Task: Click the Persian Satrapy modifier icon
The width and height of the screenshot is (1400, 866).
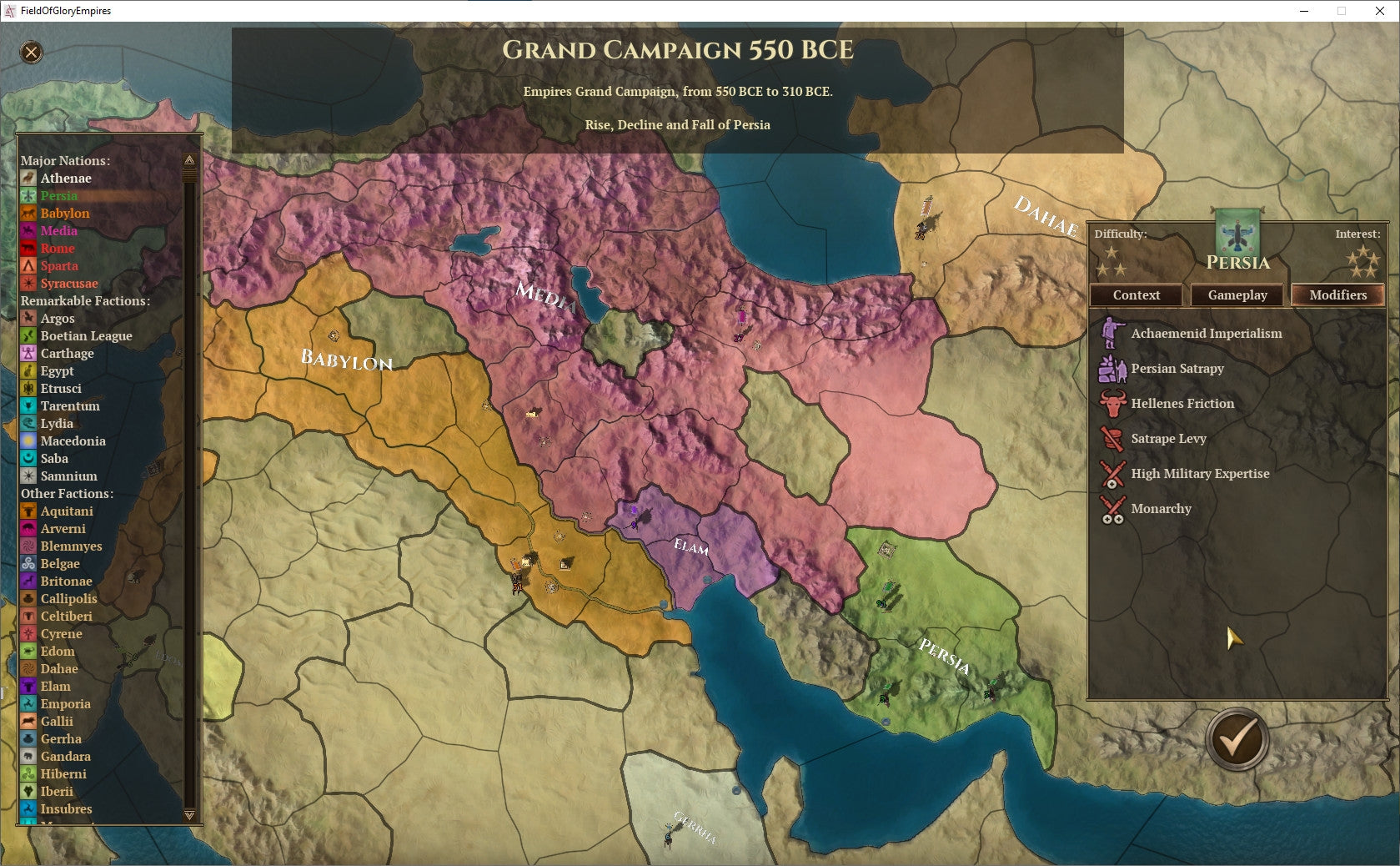Action: (1112, 368)
